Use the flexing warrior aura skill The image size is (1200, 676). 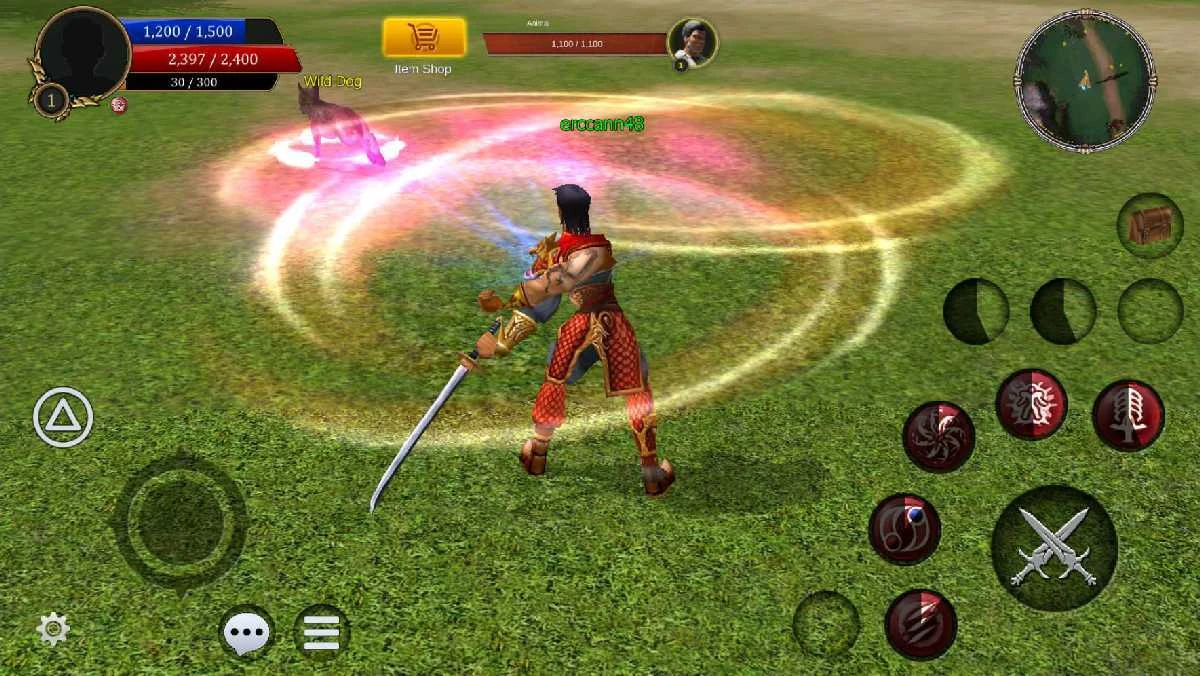coord(1031,405)
